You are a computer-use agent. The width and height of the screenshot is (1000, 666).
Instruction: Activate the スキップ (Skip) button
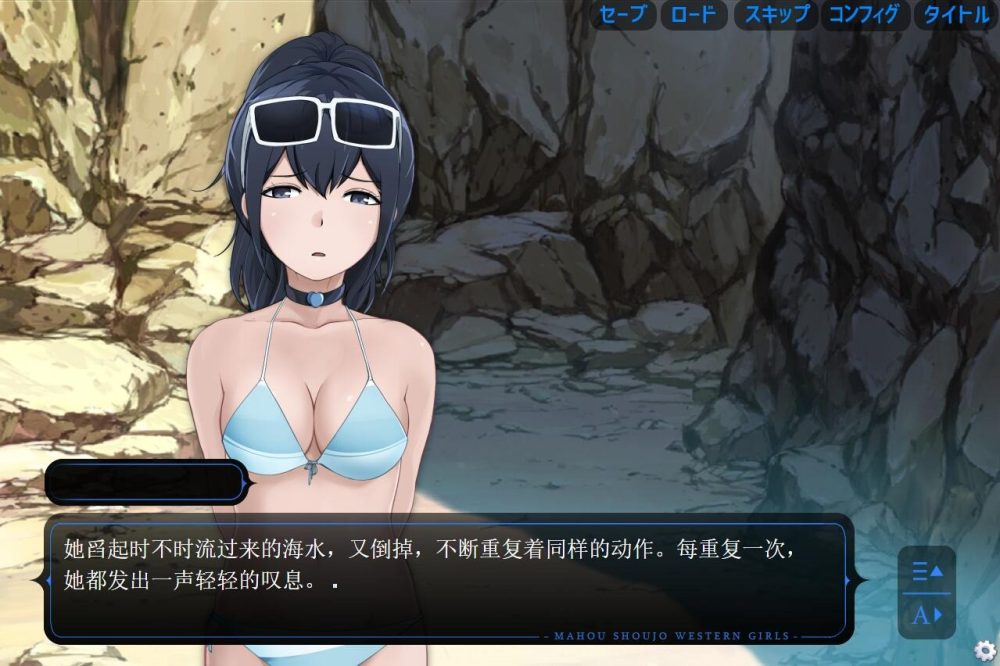pos(776,15)
